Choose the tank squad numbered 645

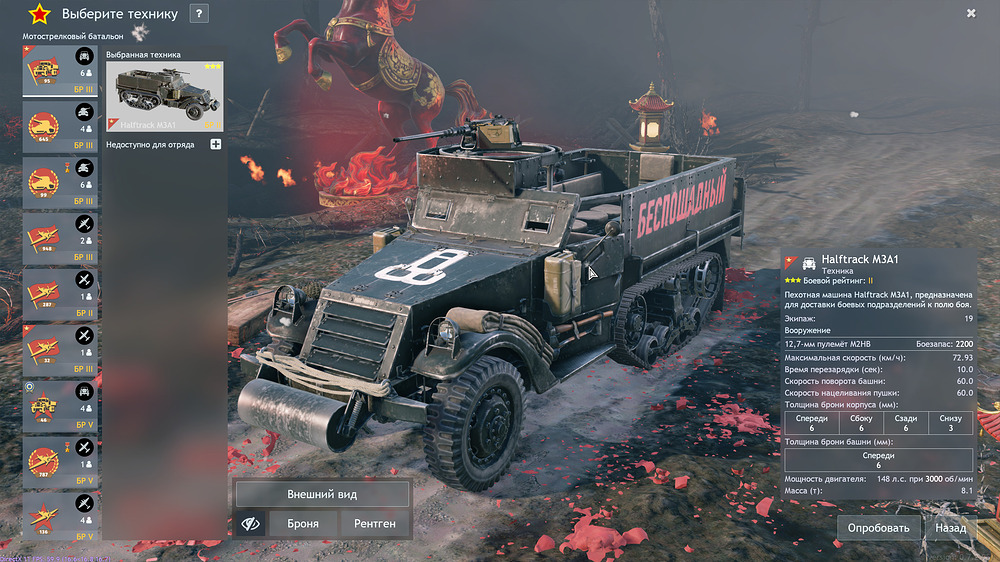tap(62, 127)
